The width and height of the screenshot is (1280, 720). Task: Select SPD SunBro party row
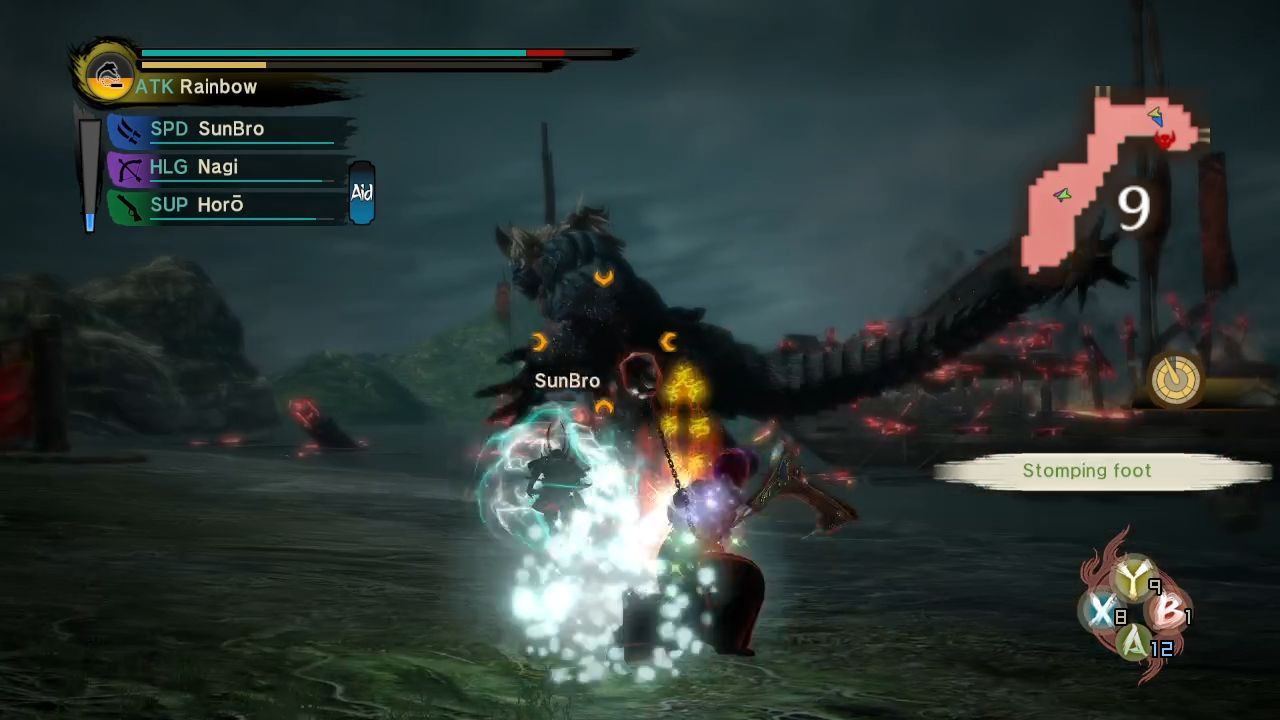[x=207, y=129]
